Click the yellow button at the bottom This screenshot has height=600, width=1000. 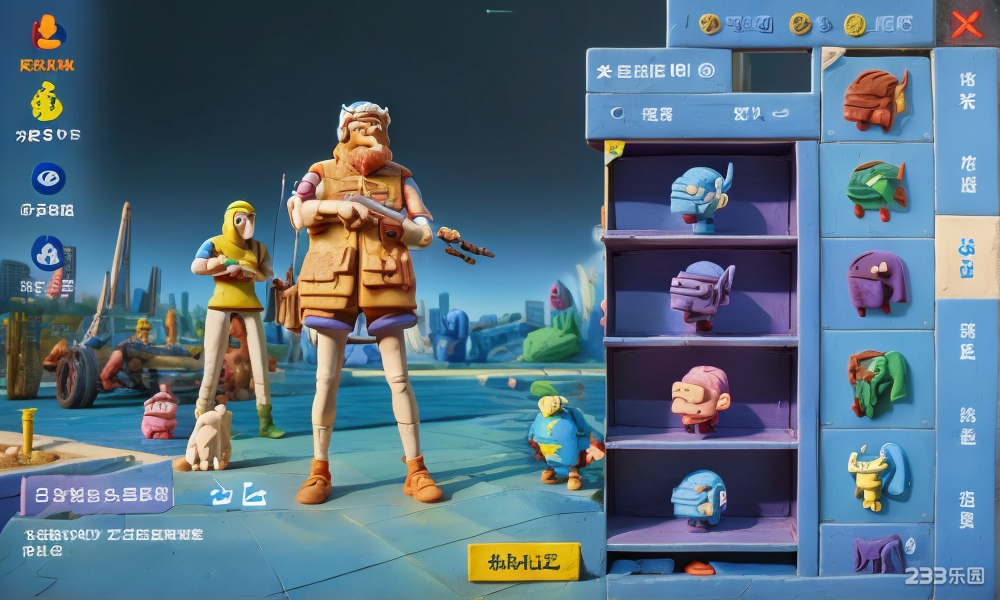524,562
